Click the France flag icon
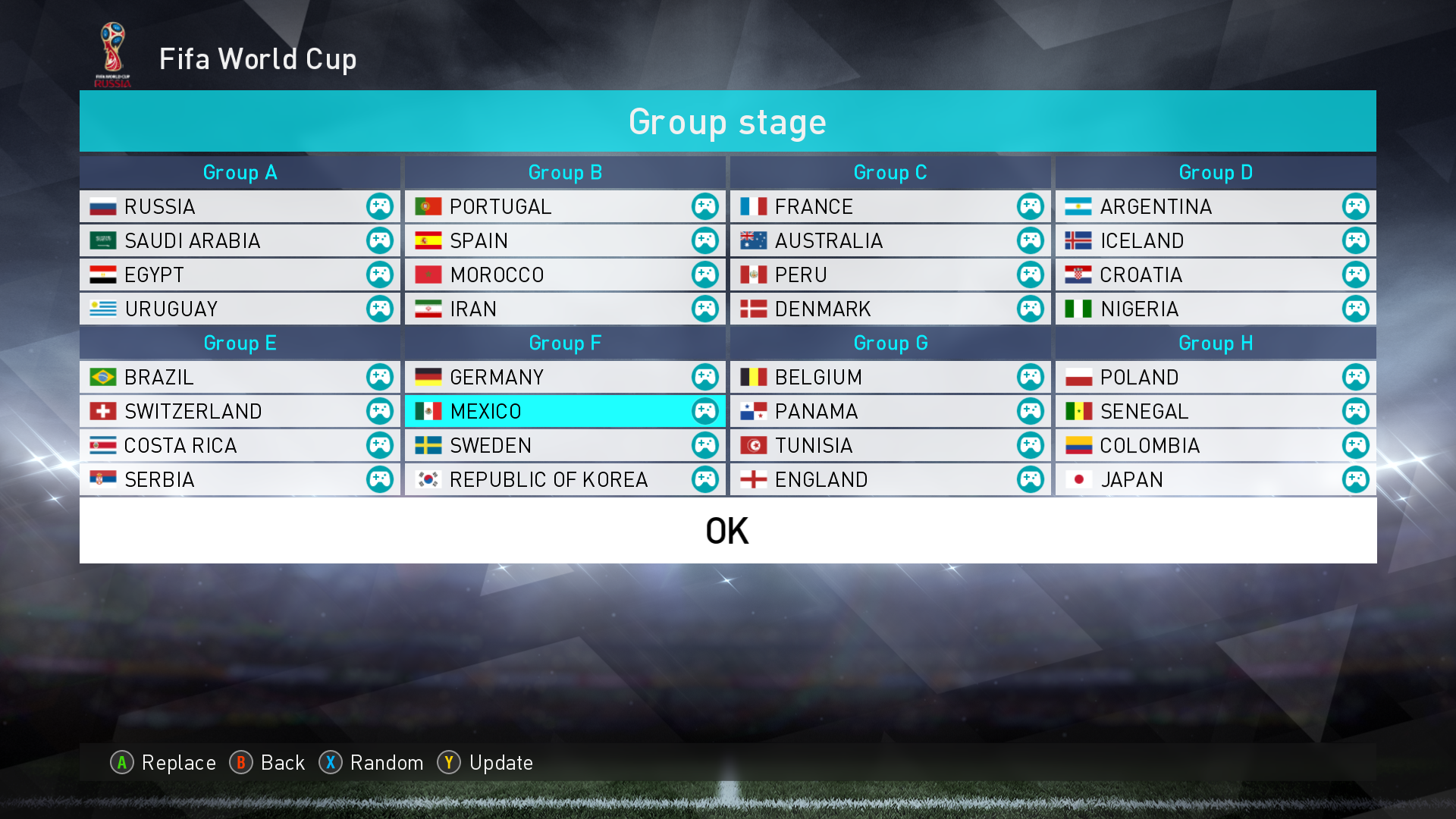The image size is (1456, 819). pos(753,206)
